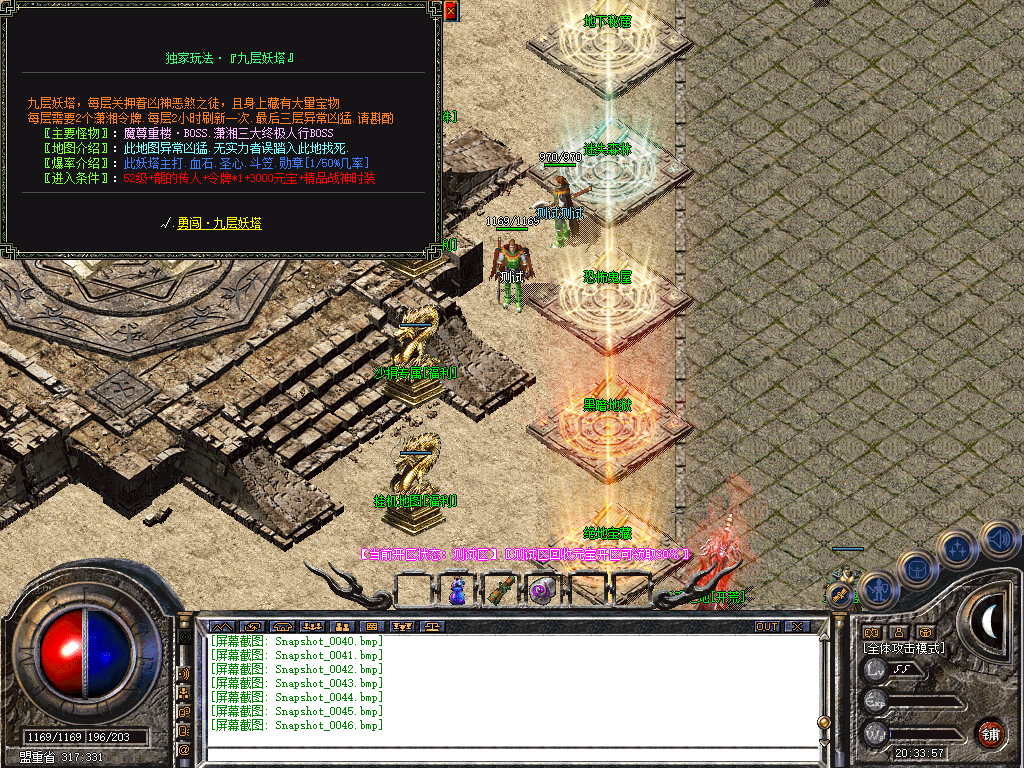Close the chat panel with its X button
The width and height of the screenshot is (1024, 768).
[x=797, y=627]
